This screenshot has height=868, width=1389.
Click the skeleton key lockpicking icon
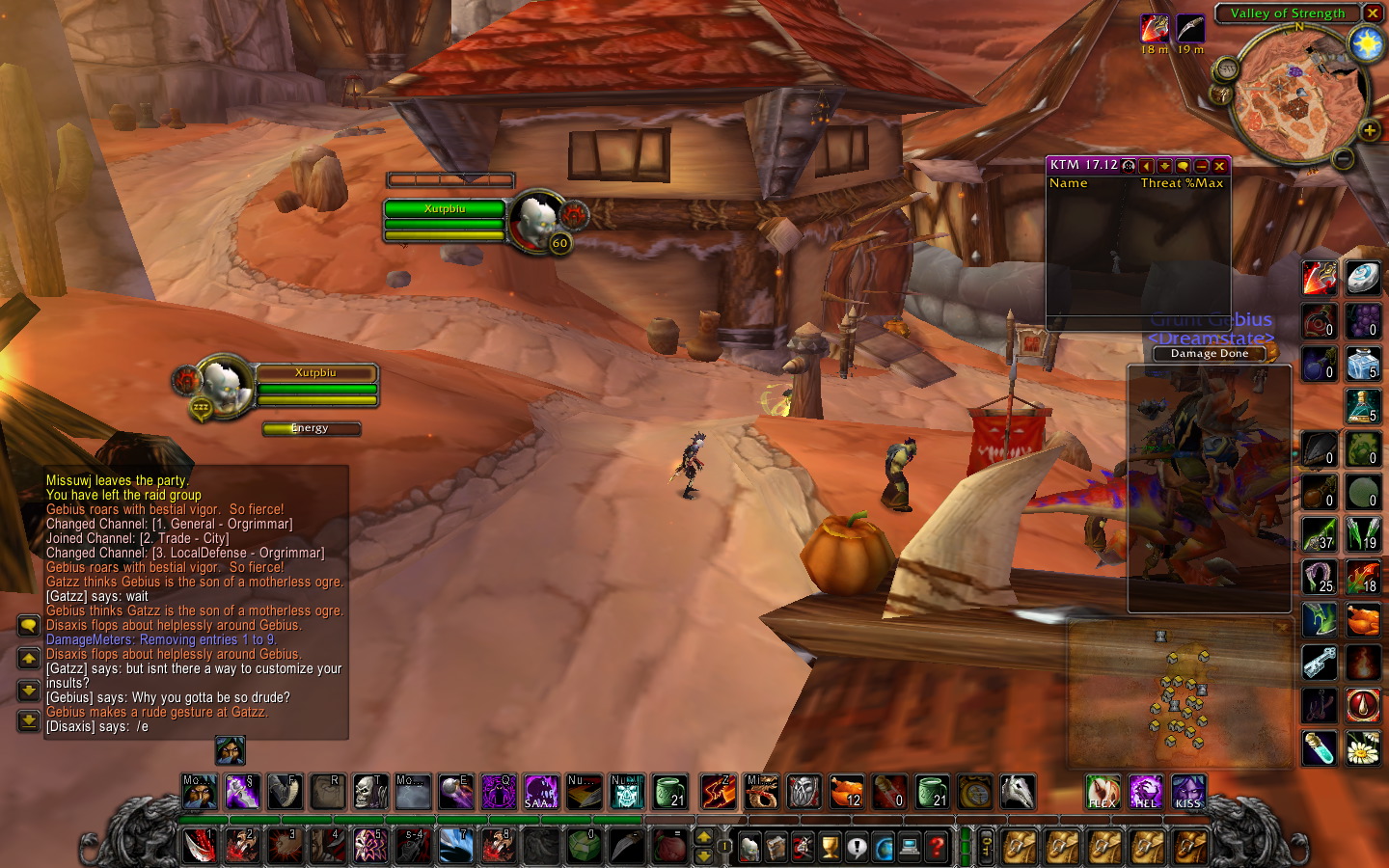(1319, 663)
